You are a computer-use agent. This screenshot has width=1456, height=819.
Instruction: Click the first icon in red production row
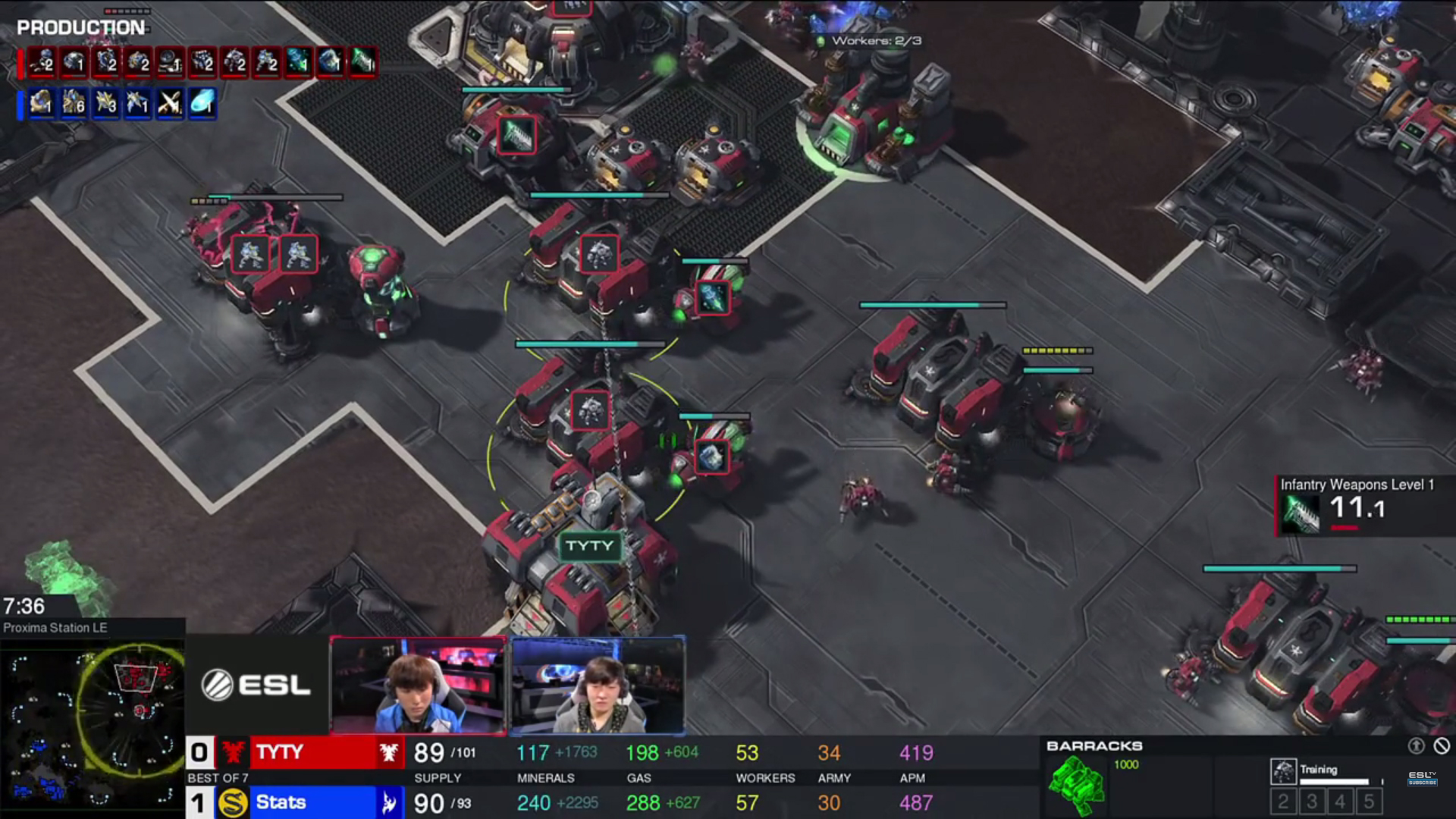pos(41,62)
